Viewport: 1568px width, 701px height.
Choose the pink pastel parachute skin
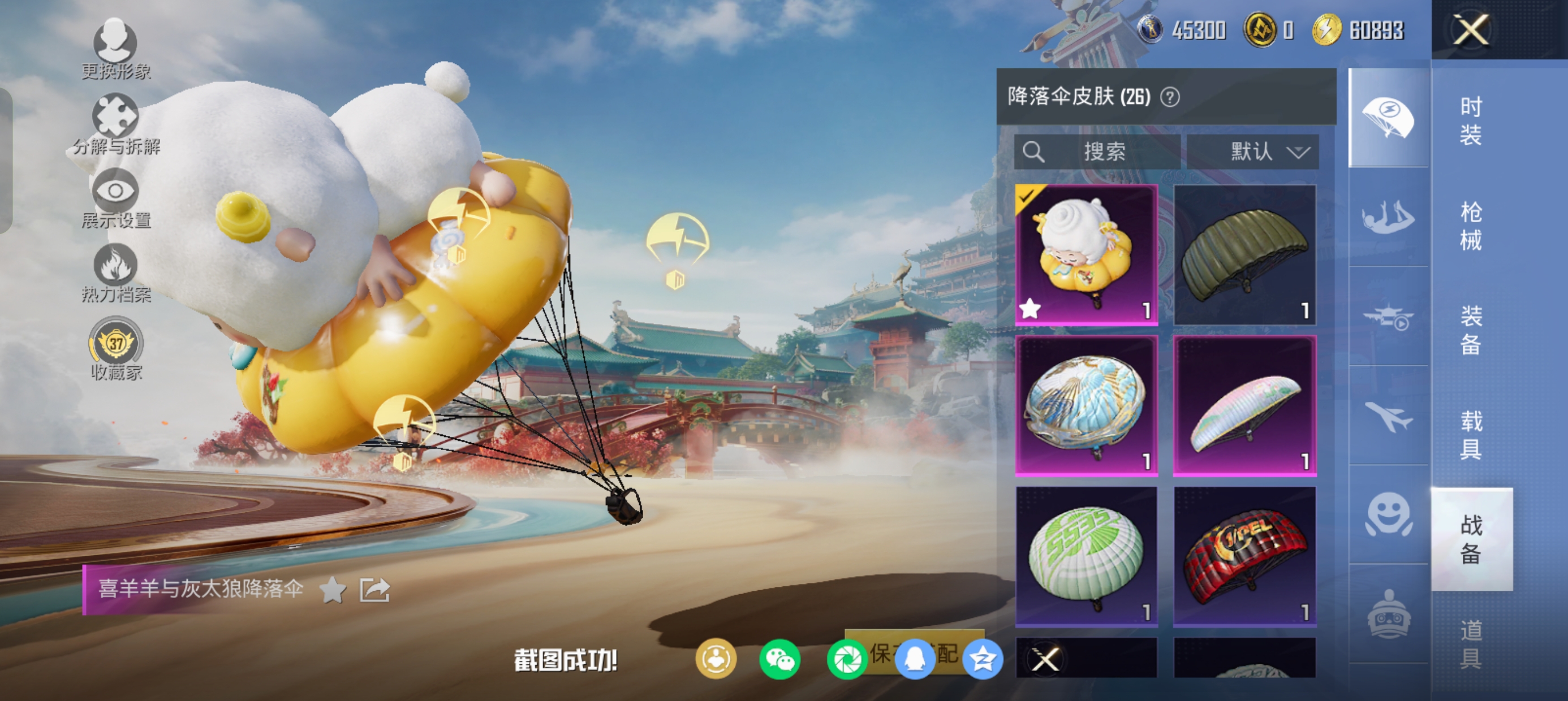coord(1245,405)
